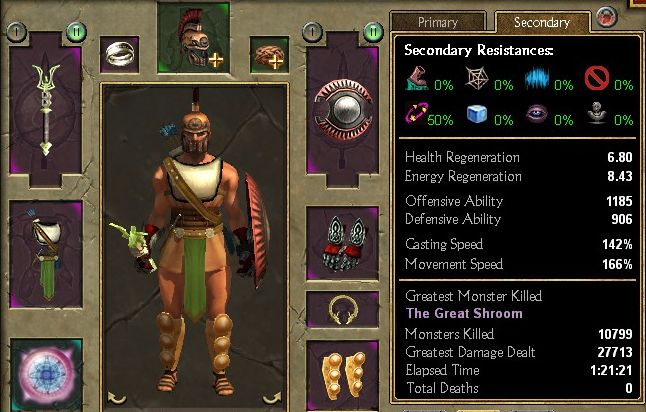Rotate the character using the bottom-left arrow
This screenshot has width=646, height=412.
pos(117,398)
